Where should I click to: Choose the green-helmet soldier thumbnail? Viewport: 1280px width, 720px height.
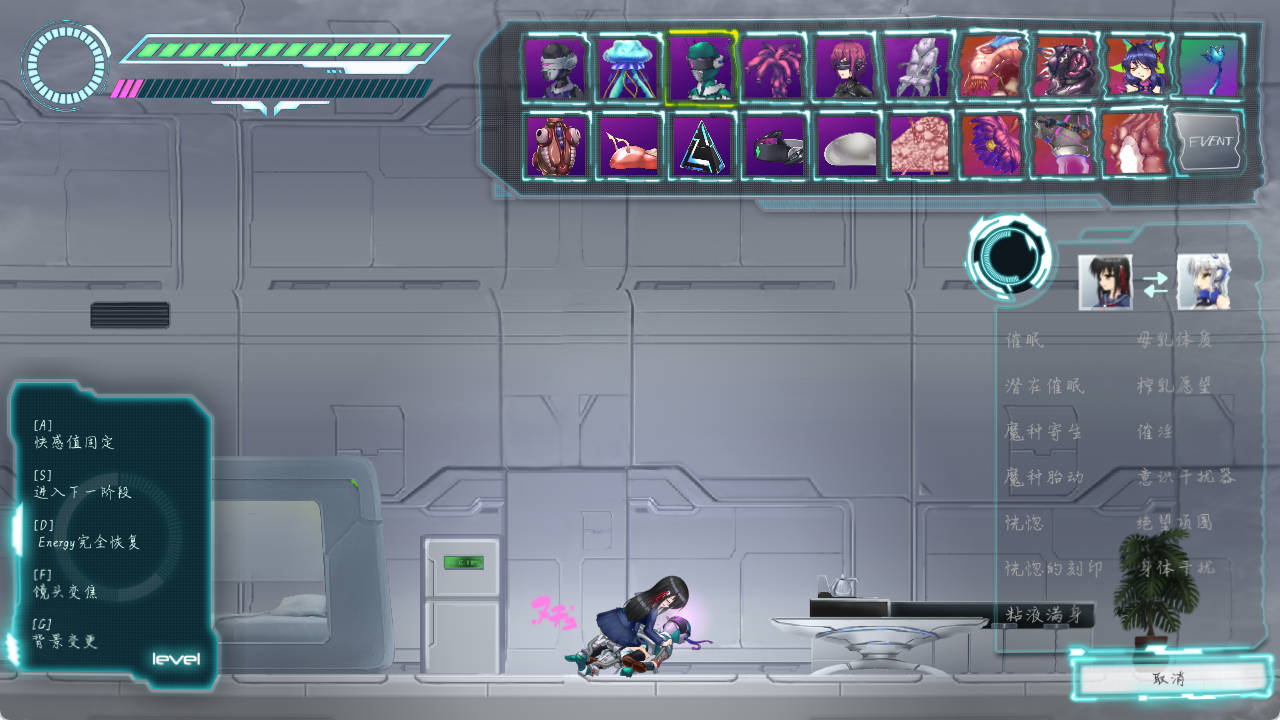tap(701, 68)
